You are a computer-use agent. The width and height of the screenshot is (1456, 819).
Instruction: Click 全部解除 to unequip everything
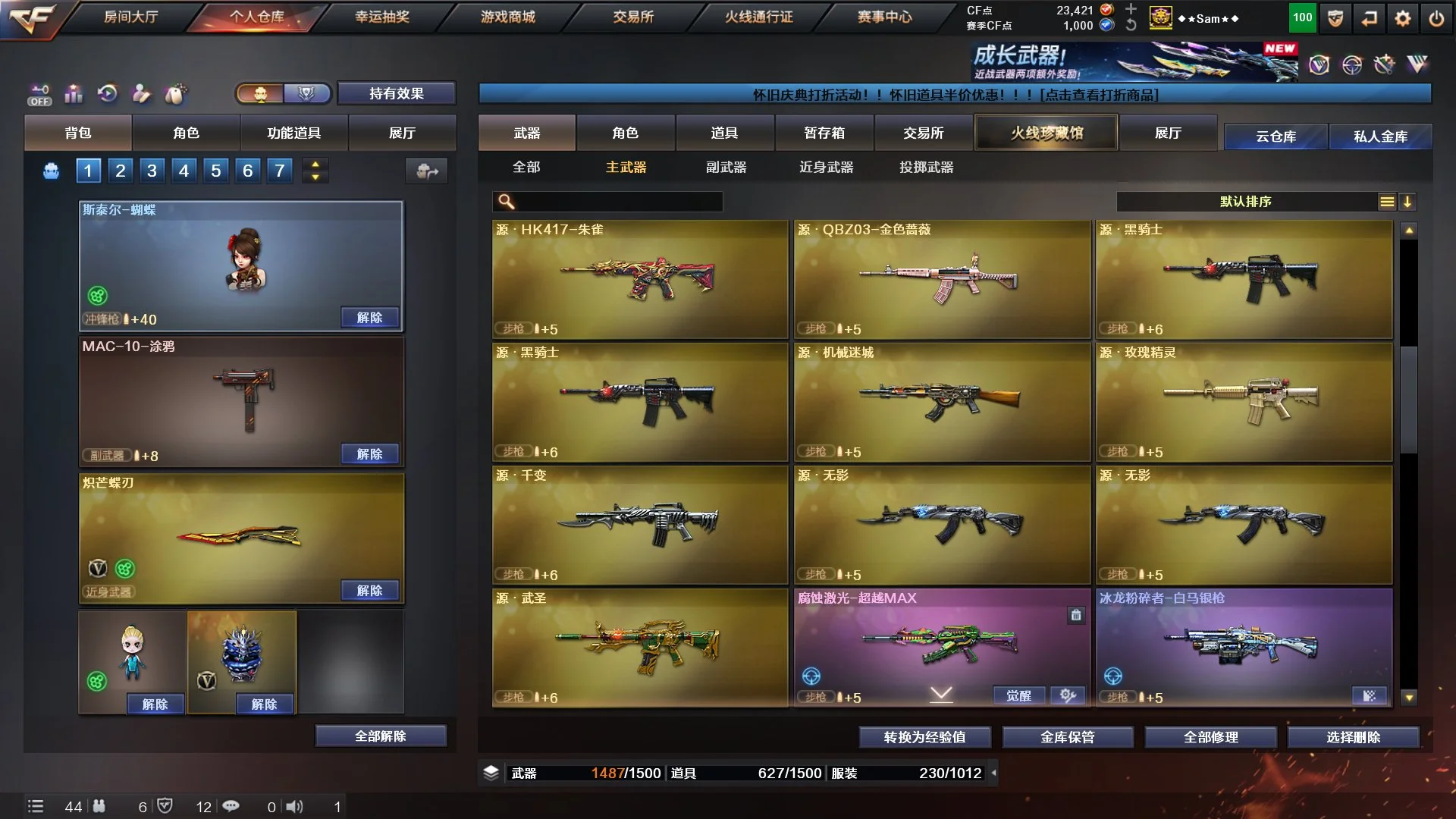point(381,736)
